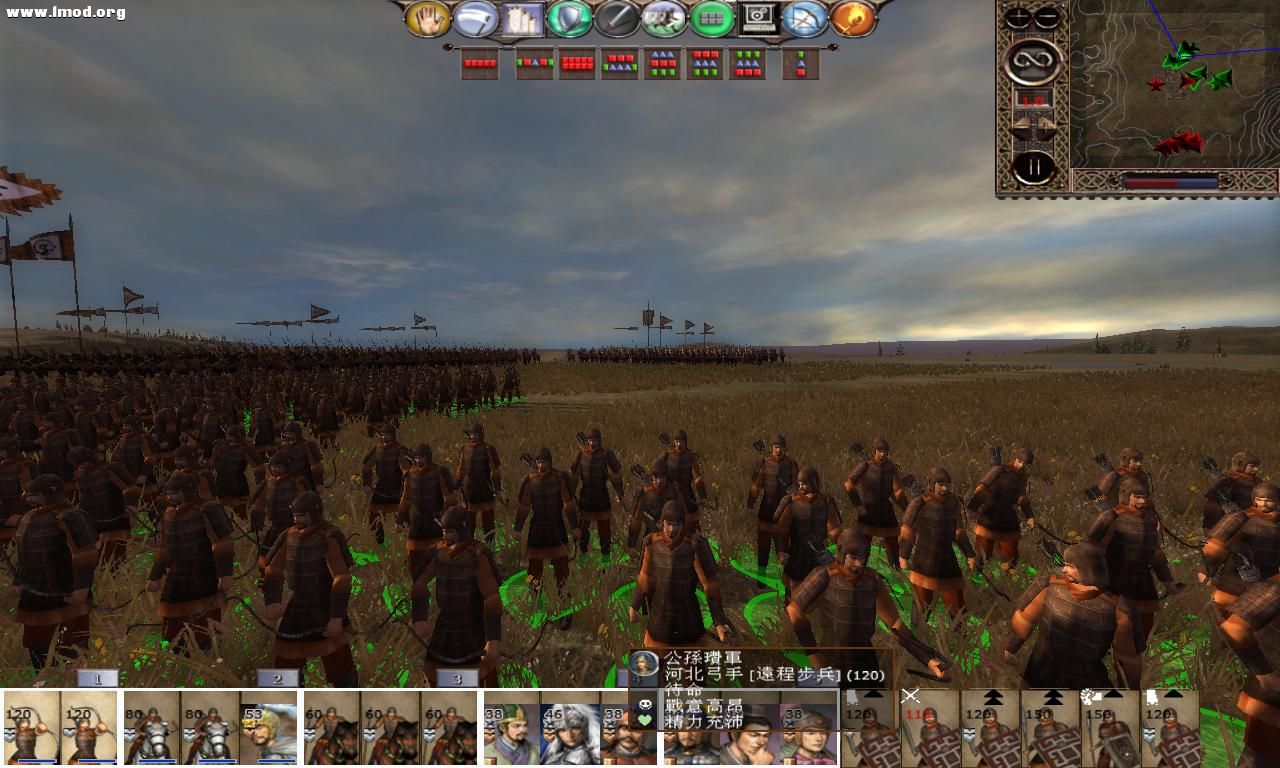Toggle Fire at Will bow icon
Viewport: 1280px width, 768px height.
805,18
